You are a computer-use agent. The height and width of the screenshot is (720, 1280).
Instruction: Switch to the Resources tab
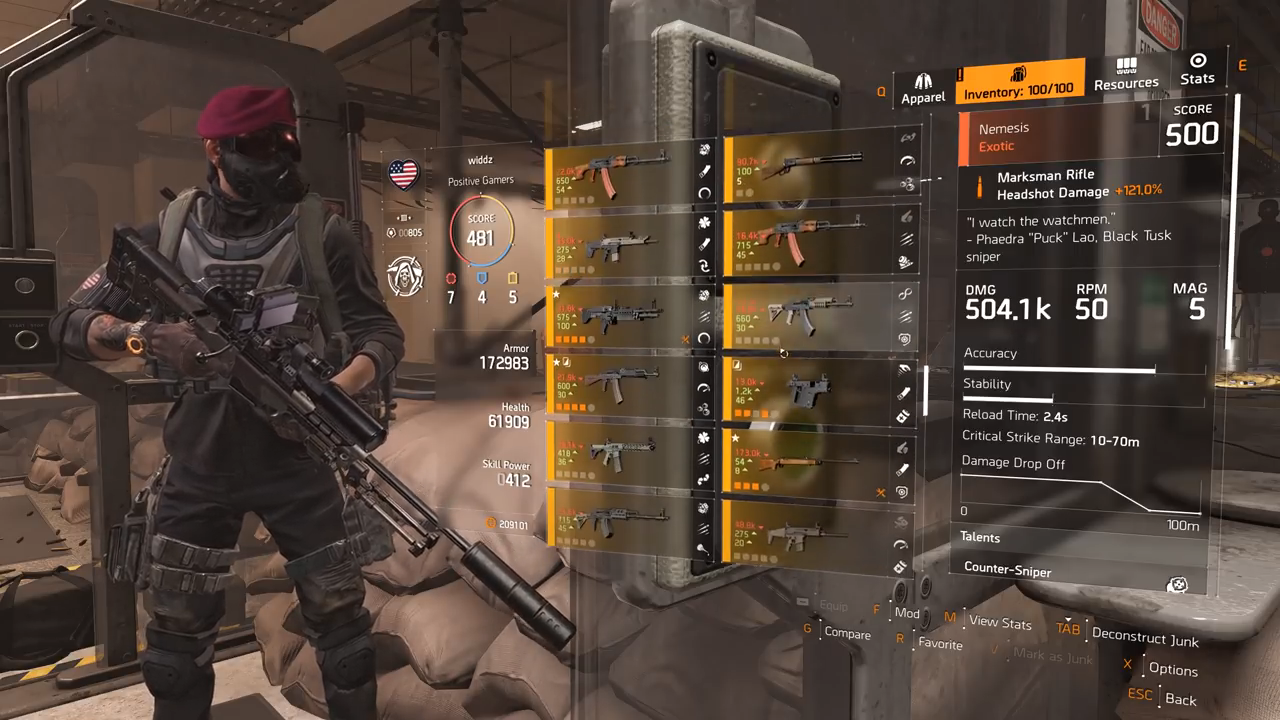(x=1126, y=75)
